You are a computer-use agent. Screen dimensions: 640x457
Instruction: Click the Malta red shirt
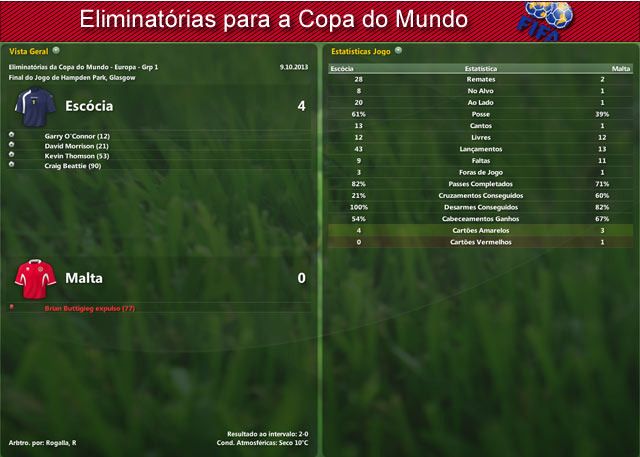(x=29, y=278)
